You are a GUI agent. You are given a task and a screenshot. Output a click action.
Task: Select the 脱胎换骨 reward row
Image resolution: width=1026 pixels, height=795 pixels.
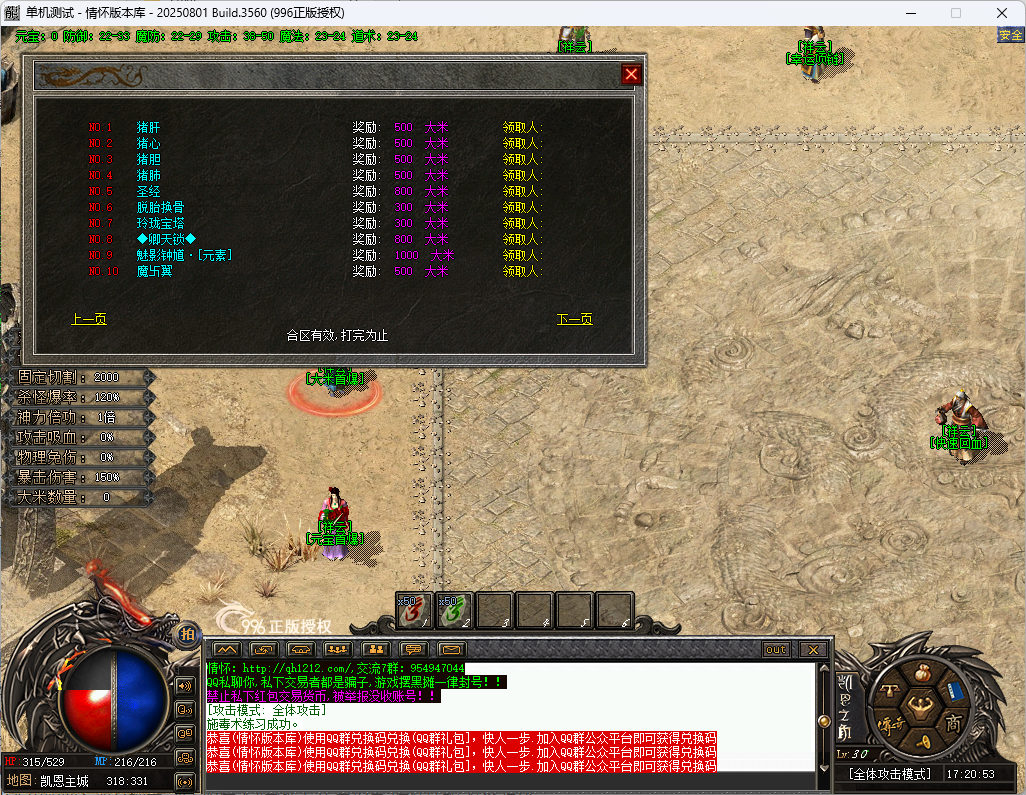click(x=160, y=208)
